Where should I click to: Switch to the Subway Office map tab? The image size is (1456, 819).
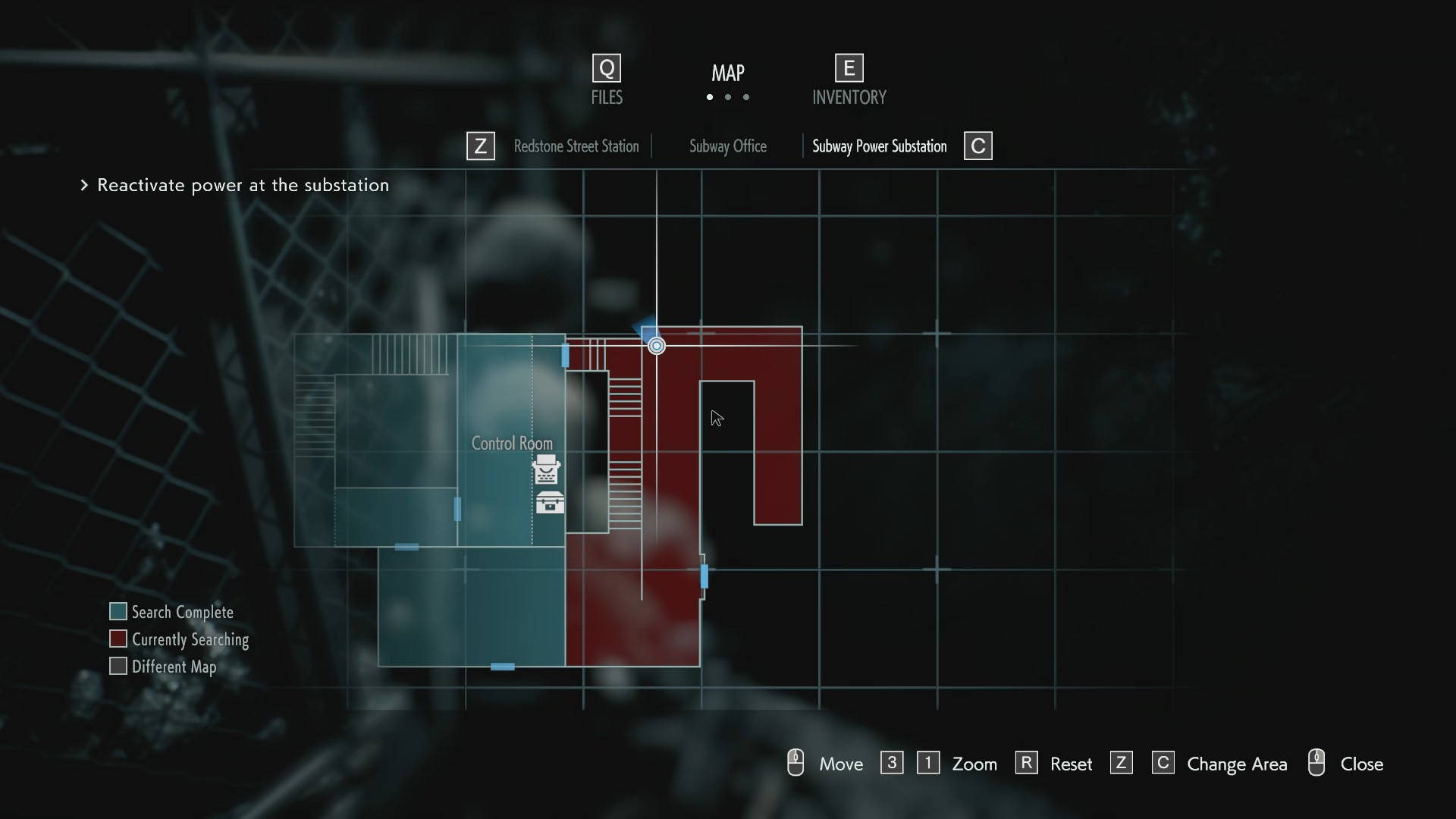[727, 146]
